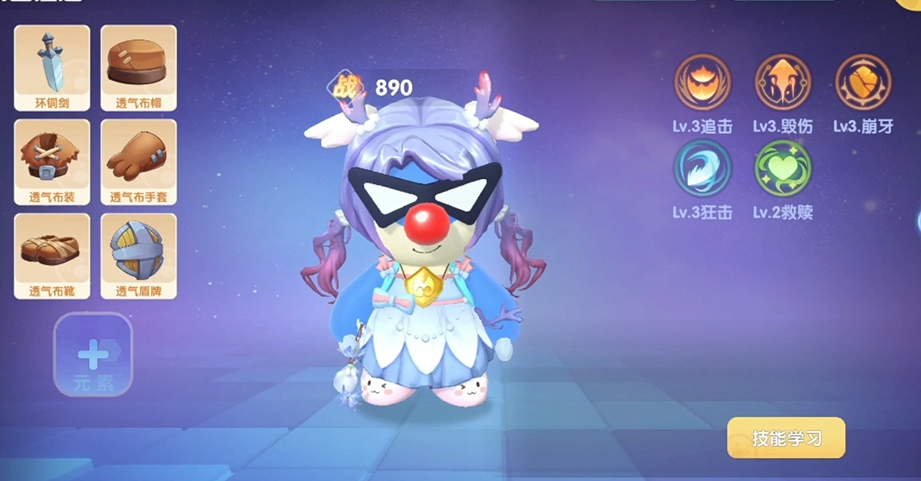Choose the 透气布装 armor slot
Image resolution: width=921 pixels, height=481 pixels.
pos(52,161)
